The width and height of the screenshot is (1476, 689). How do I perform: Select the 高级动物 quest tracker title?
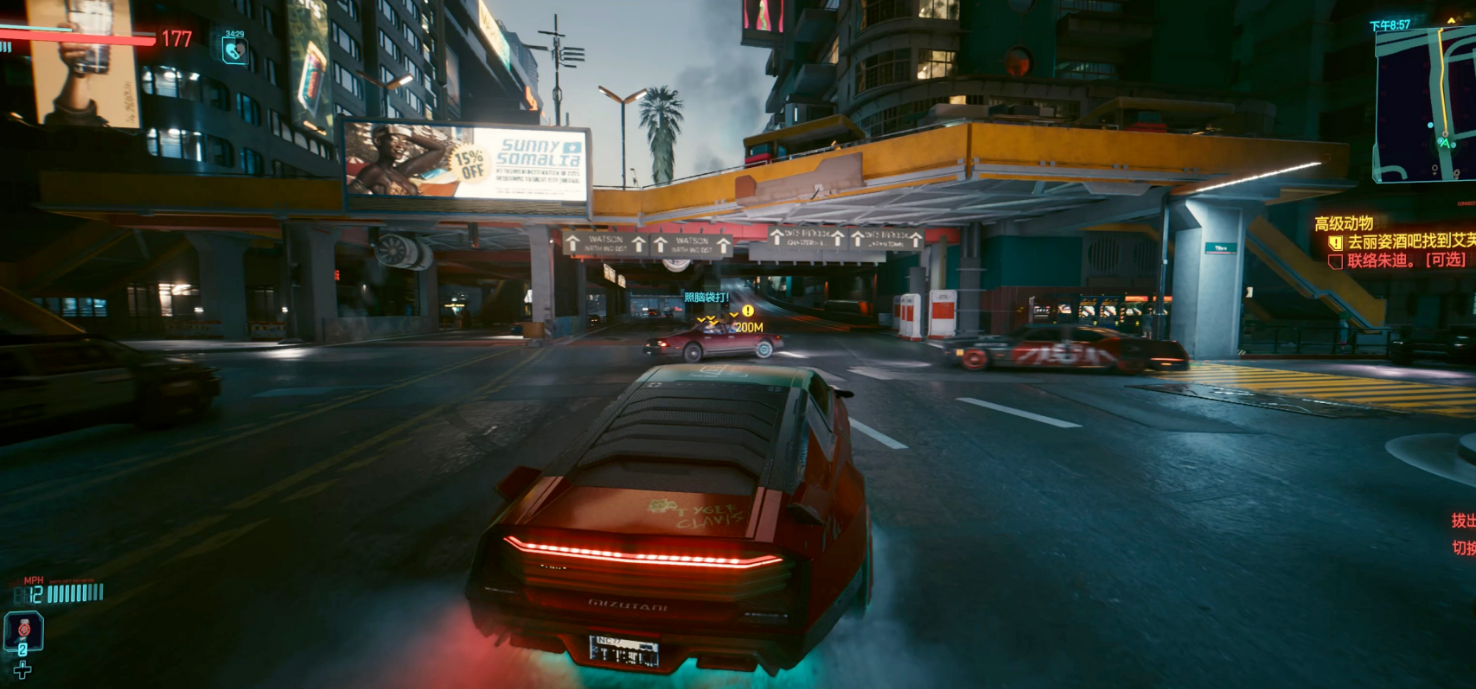(1343, 223)
